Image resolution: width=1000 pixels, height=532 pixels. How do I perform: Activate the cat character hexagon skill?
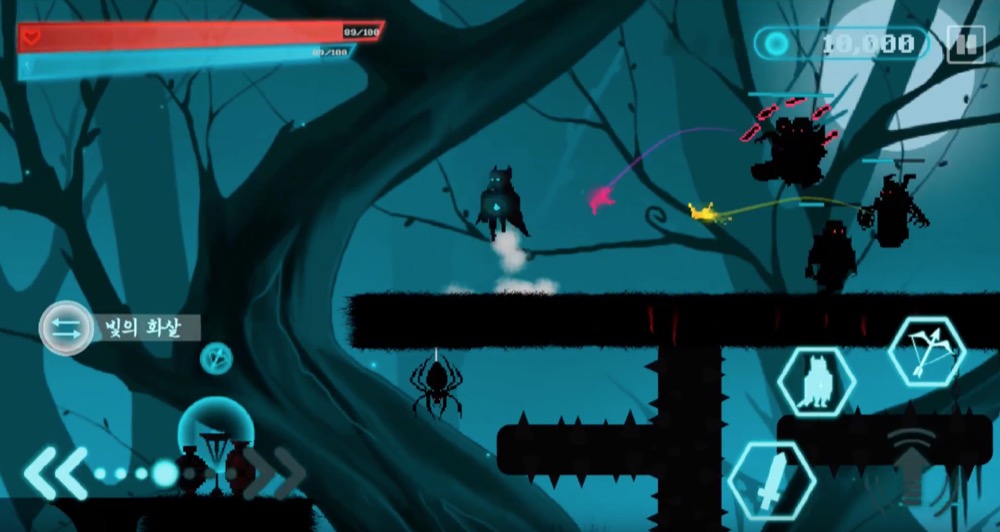(x=816, y=383)
